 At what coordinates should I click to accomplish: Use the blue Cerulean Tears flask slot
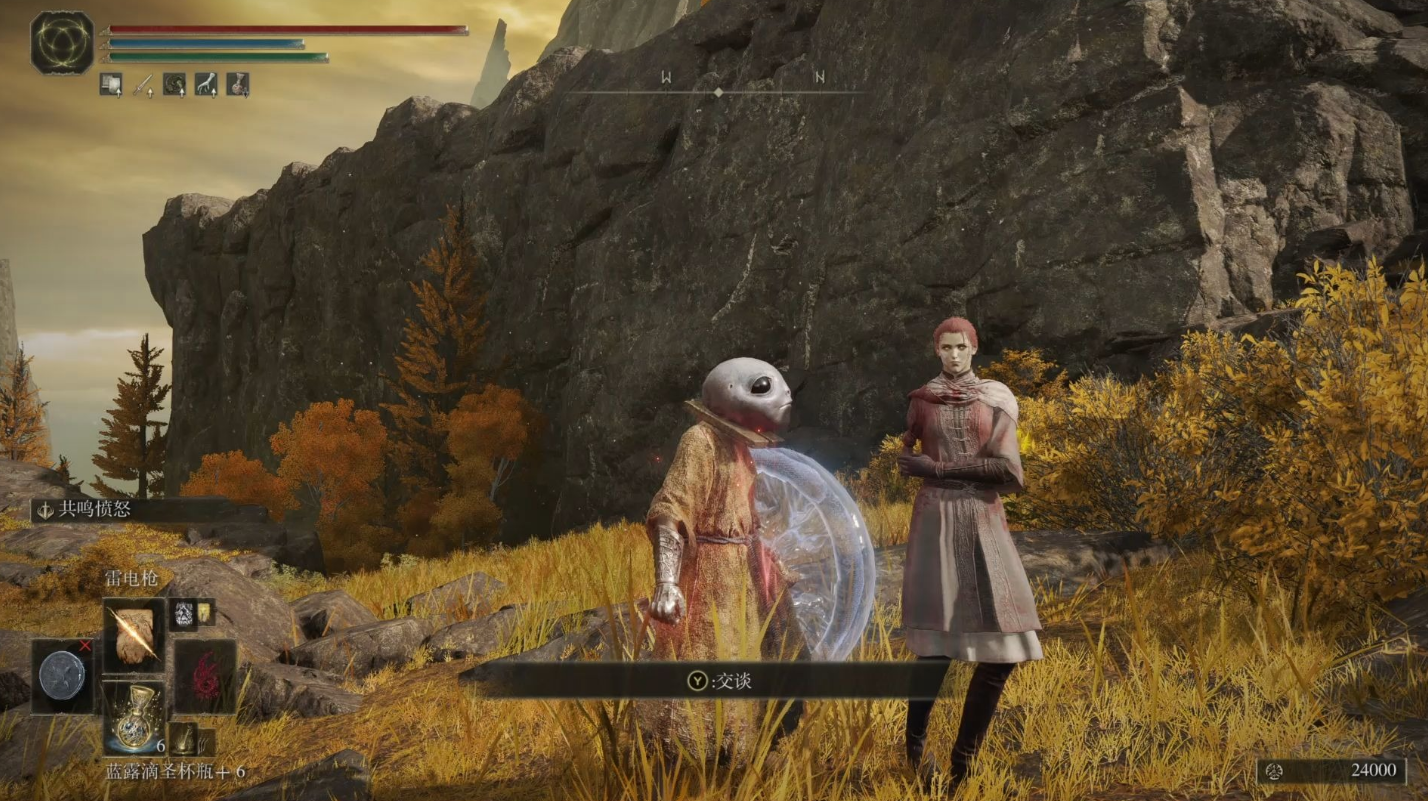click(134, 718)
